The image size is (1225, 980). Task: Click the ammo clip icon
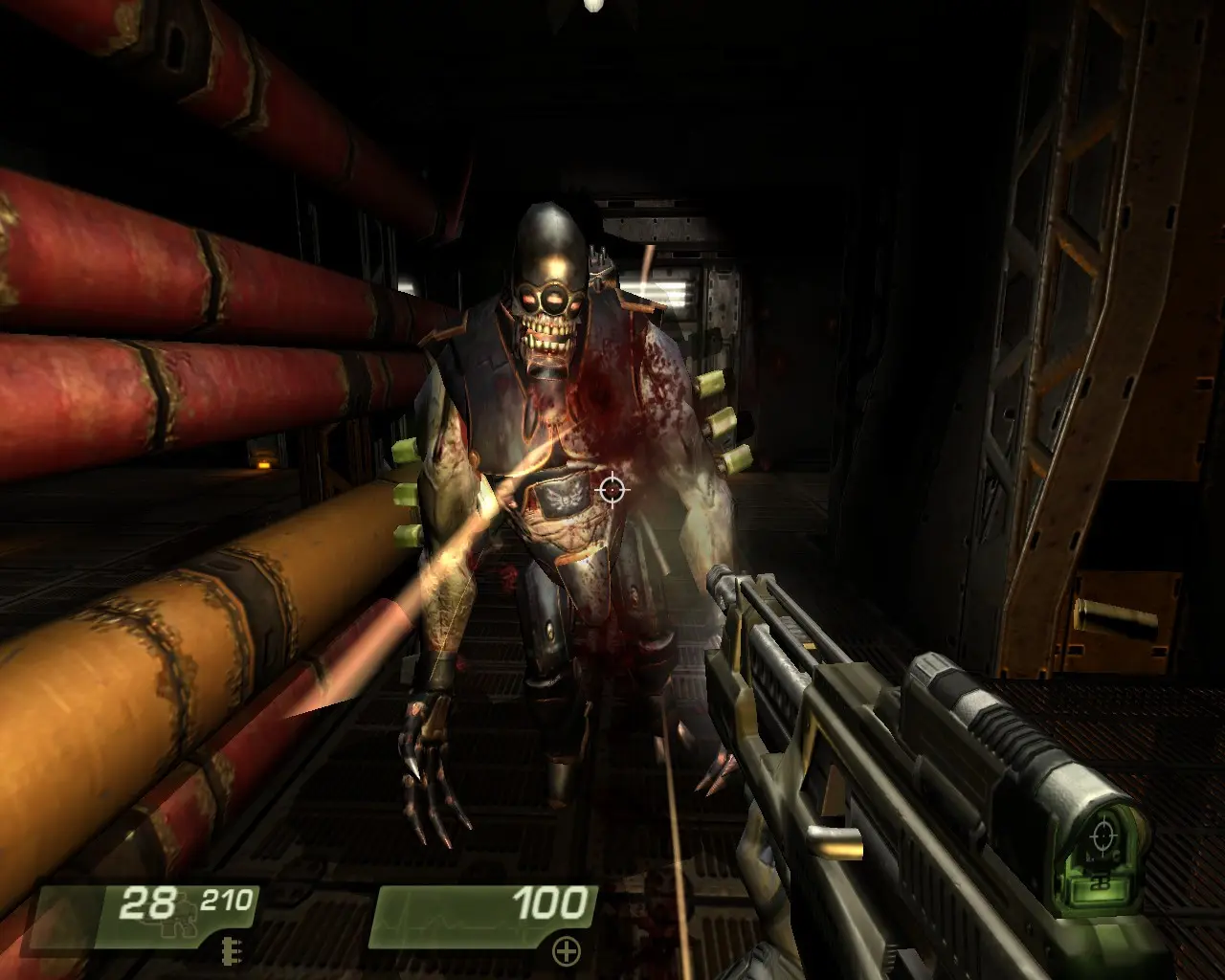[227, 948]
